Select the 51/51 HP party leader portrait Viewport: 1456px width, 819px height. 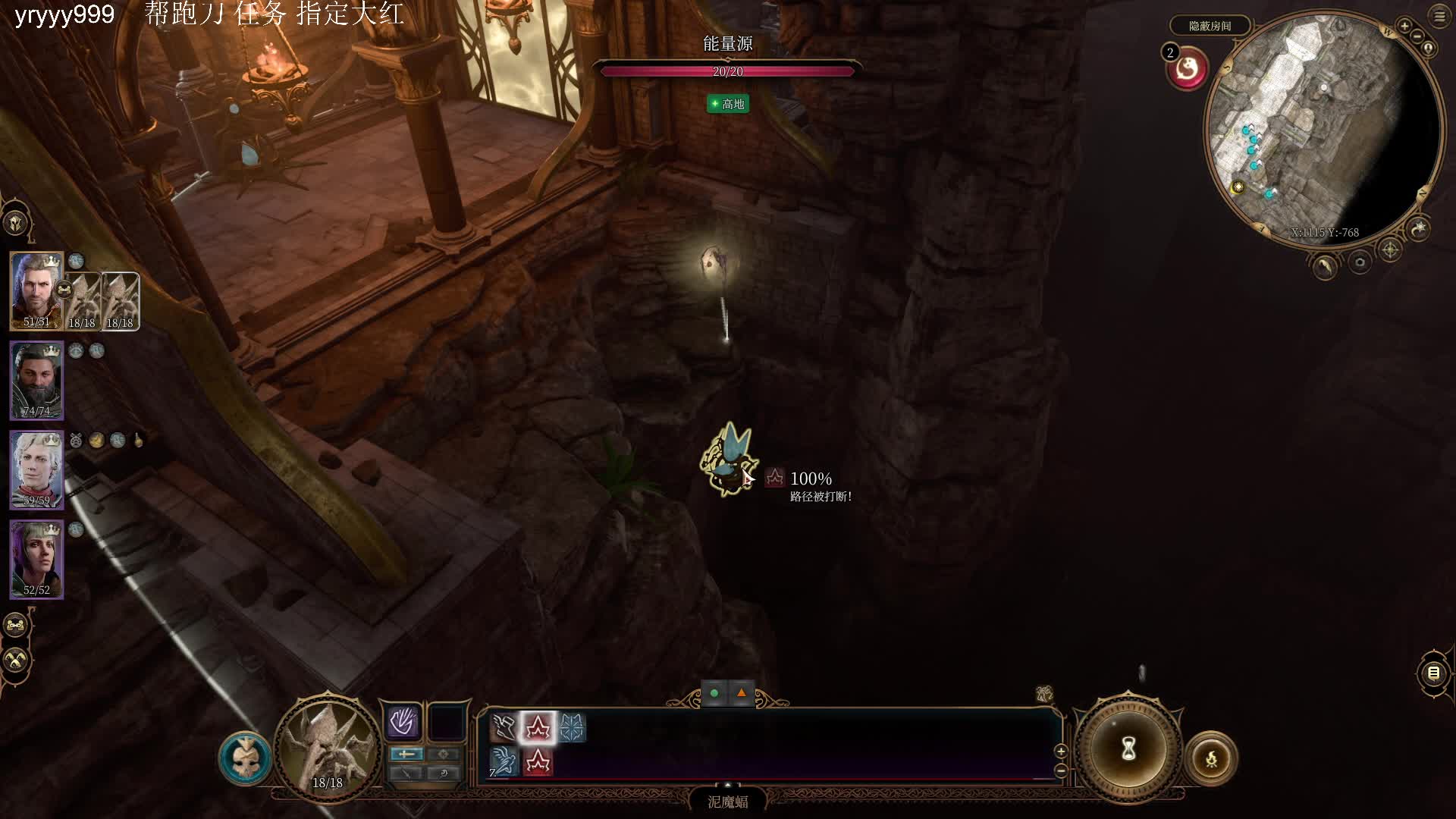36,290
